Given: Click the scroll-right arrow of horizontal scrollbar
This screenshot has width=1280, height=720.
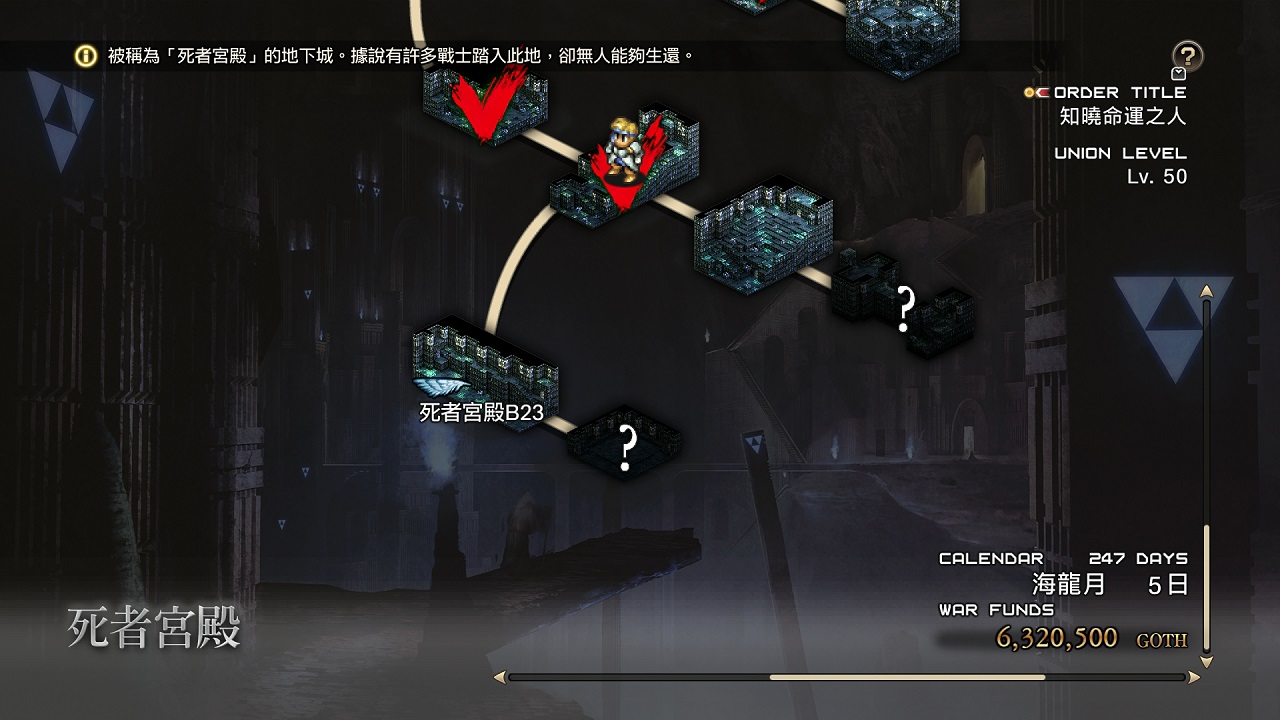Looking at the screenshot, I should pos(1193,677).
